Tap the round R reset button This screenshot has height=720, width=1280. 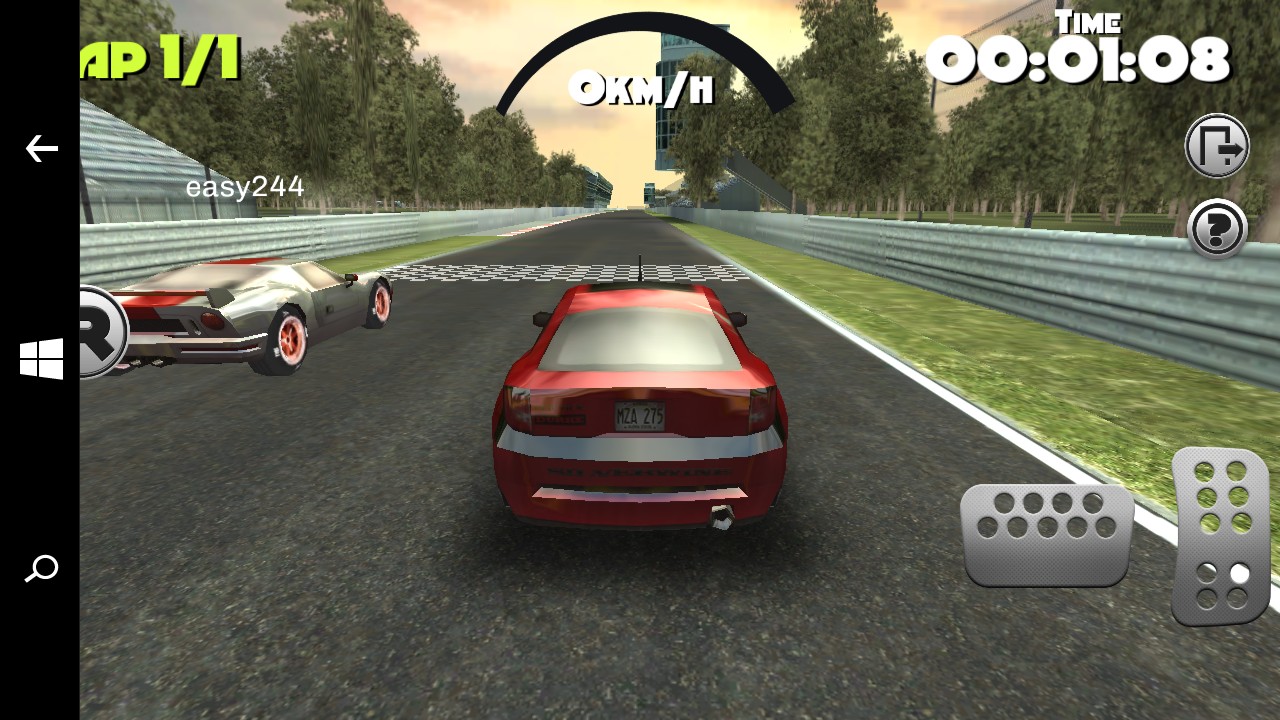click(102, 332)
